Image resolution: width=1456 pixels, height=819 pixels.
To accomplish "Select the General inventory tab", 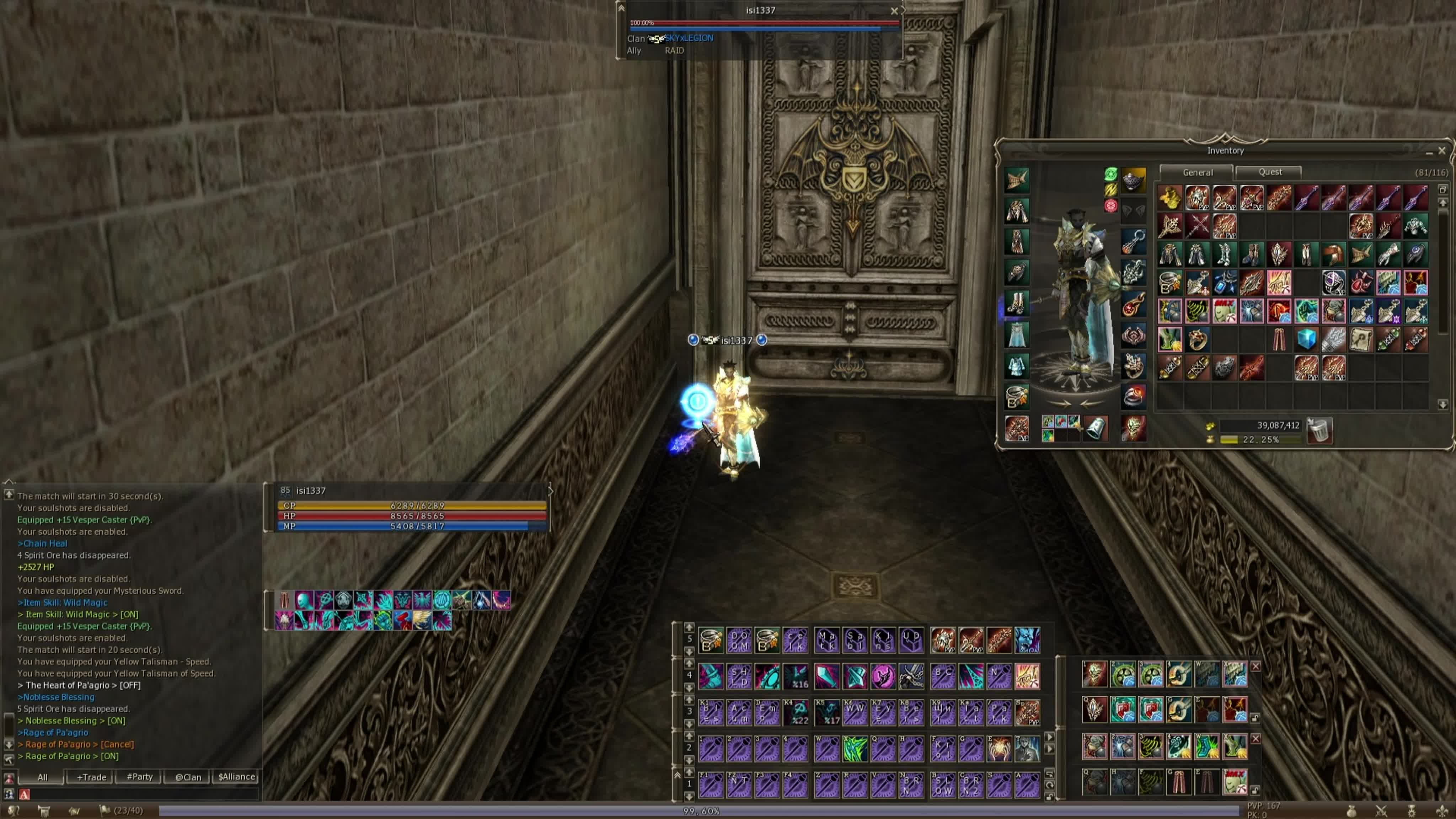I will (1197, 172).
